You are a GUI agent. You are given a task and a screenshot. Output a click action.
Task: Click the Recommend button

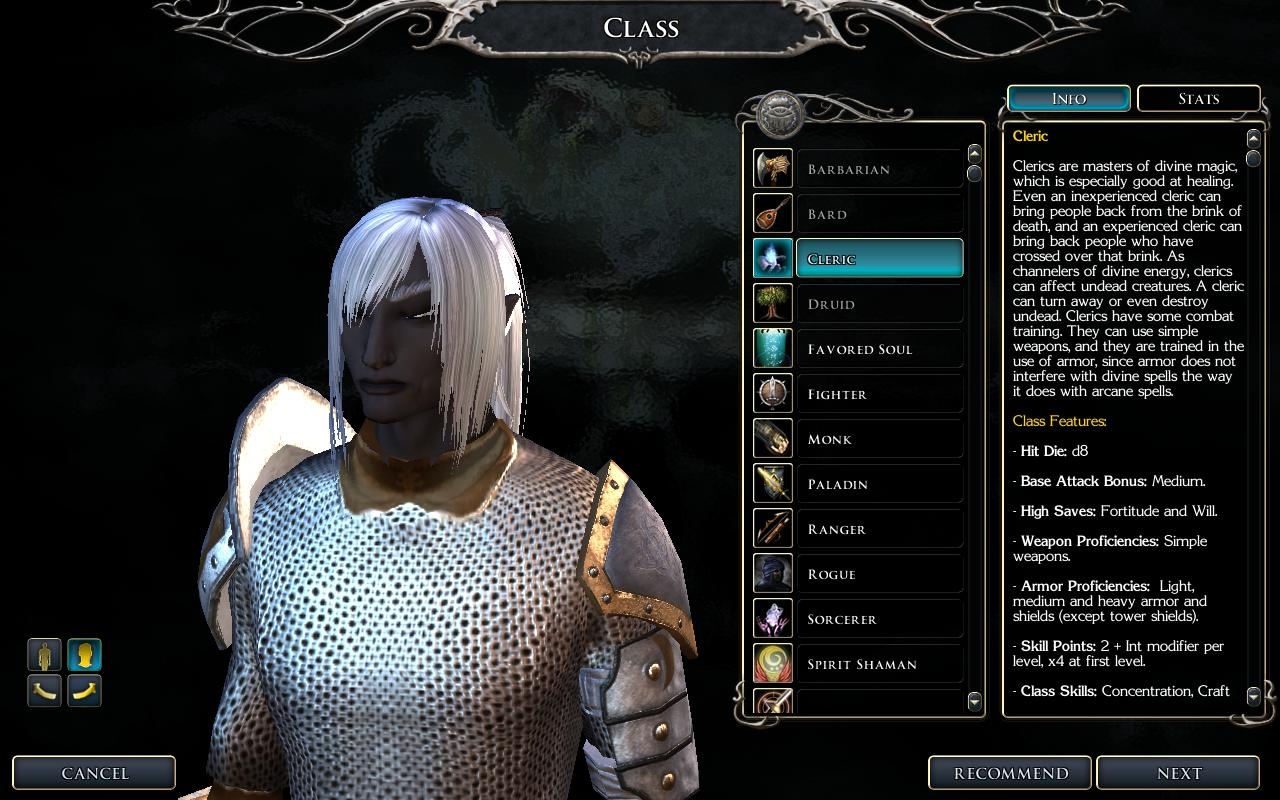1011,773
